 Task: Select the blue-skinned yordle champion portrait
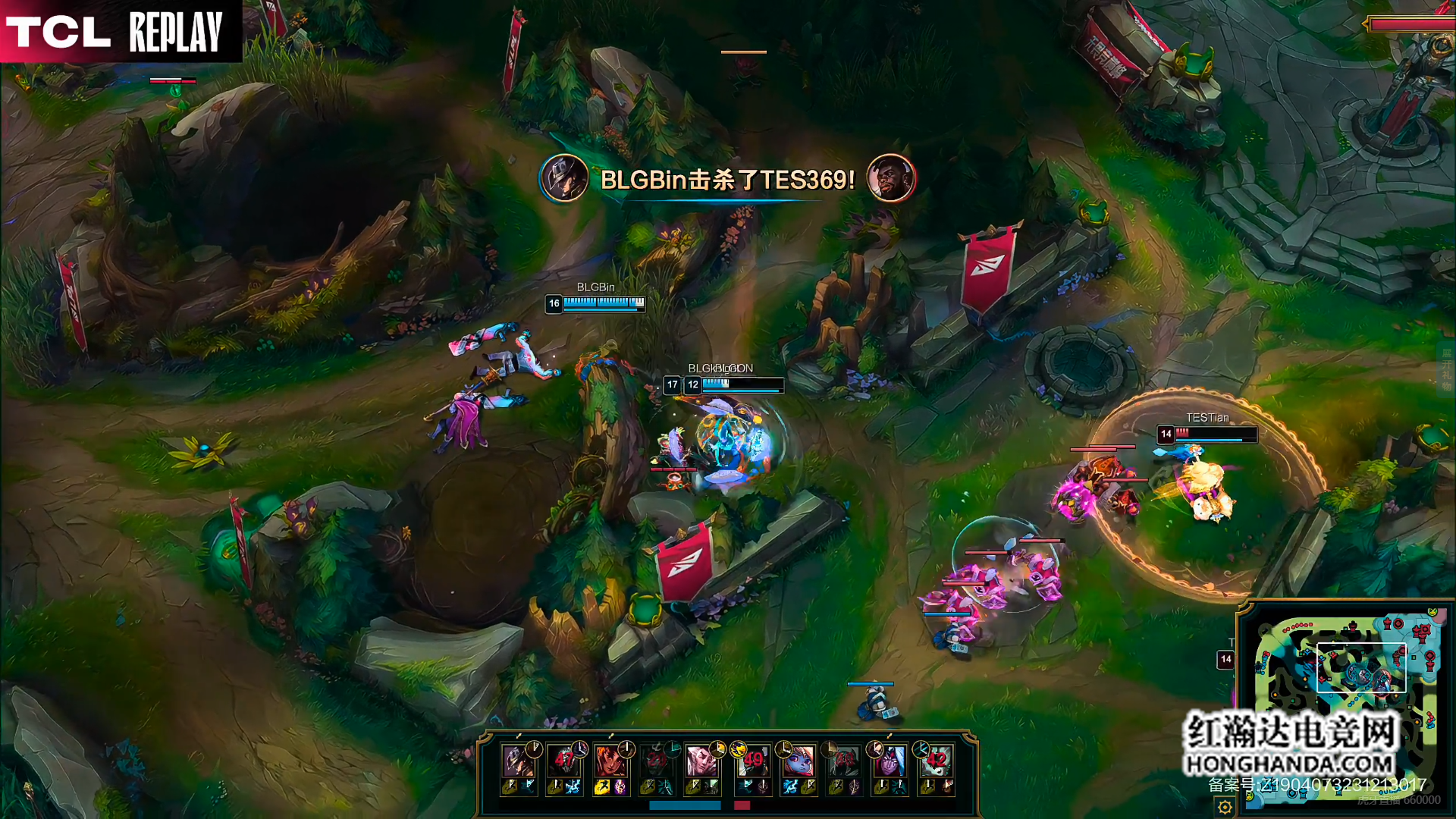[799, 760]
